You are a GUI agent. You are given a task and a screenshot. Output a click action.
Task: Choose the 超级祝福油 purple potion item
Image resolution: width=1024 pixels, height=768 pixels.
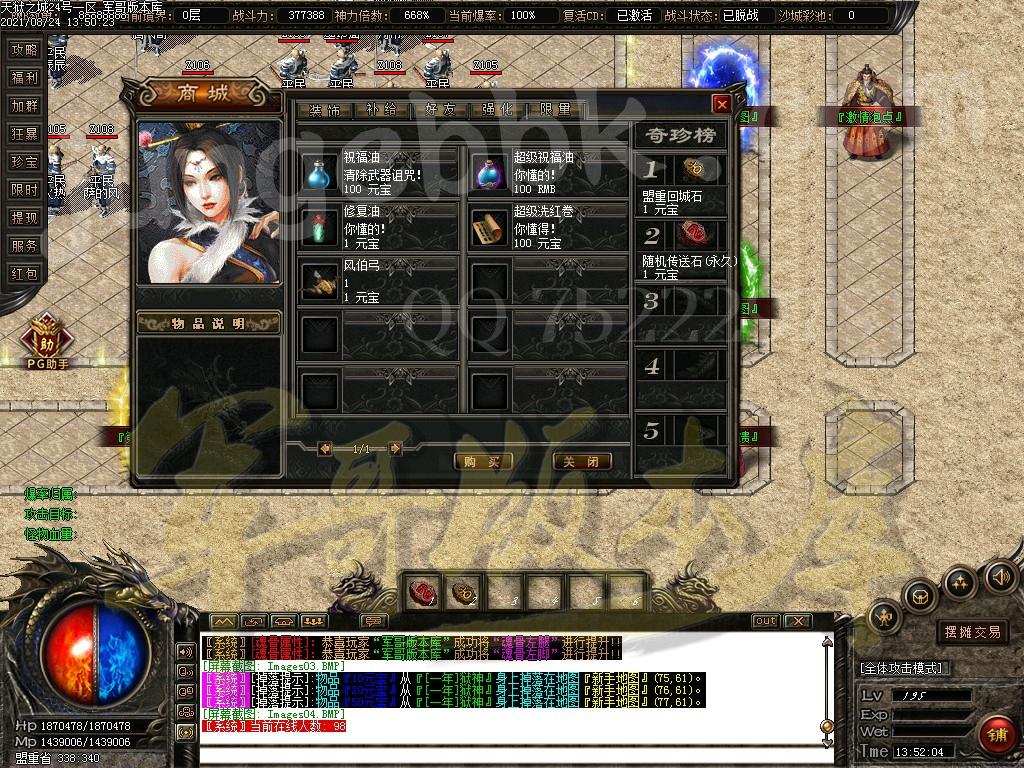coord(490,172)
